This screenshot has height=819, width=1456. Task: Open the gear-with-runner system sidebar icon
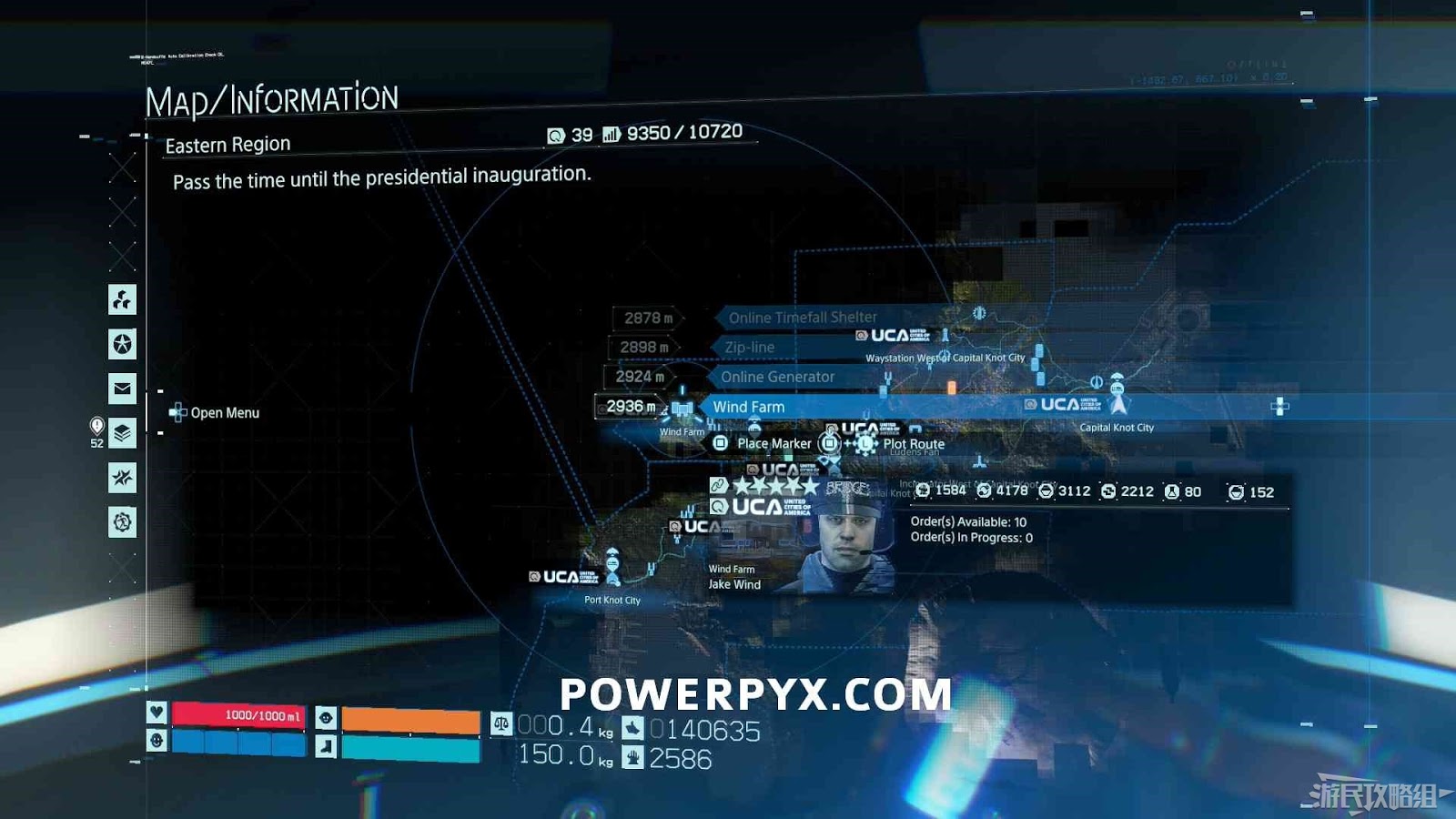click(x=122, y=522)
